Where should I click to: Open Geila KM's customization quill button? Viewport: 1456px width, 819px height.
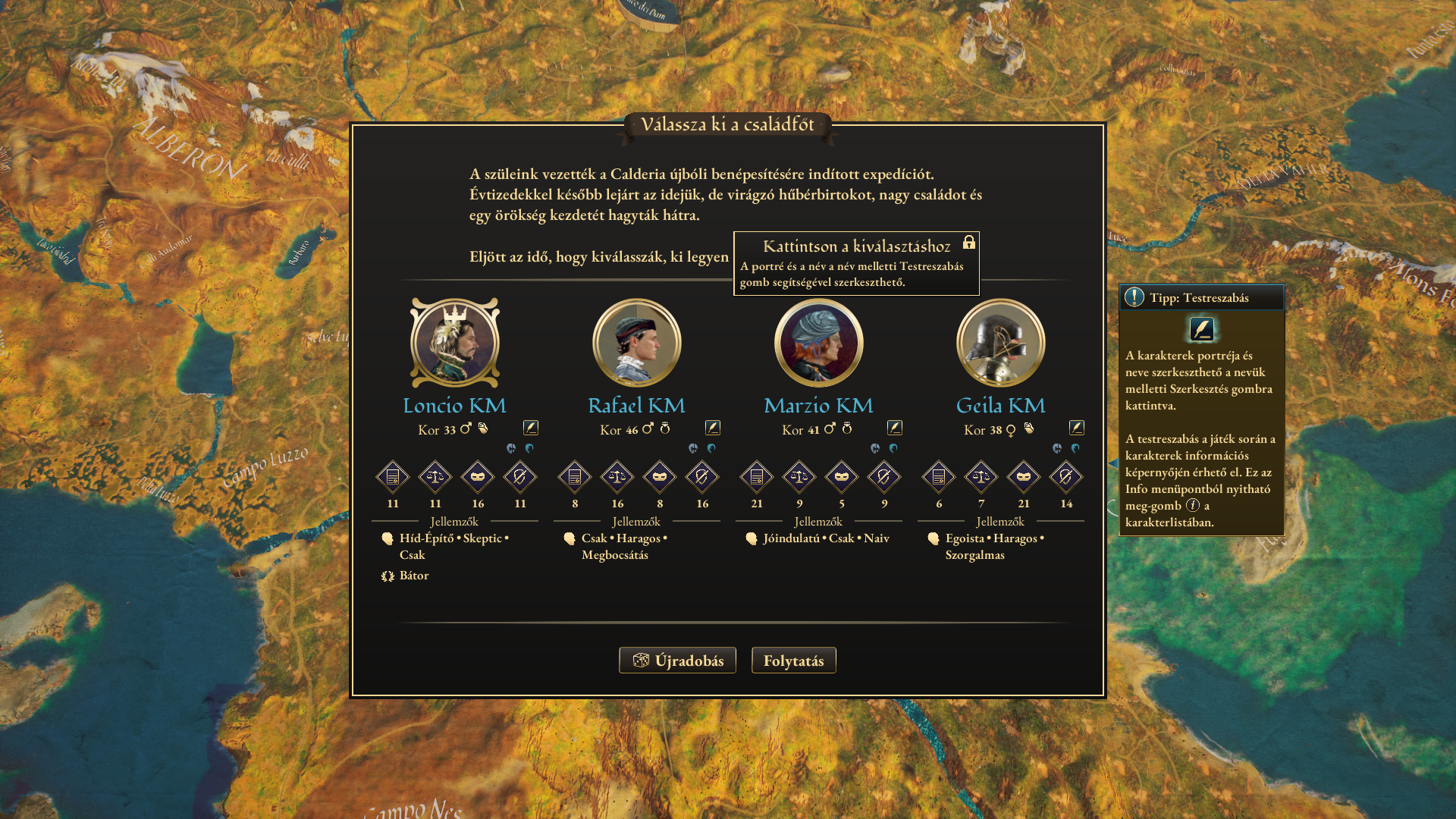click(x=1077, y=428)
